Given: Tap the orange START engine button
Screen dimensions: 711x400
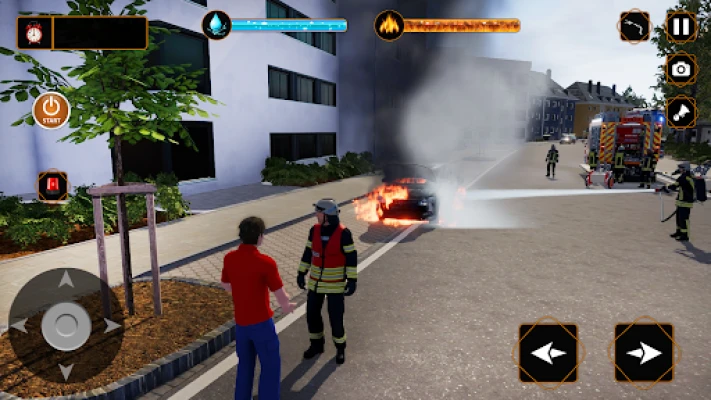Looking at the screenshot, I should (x=51, y=110).
